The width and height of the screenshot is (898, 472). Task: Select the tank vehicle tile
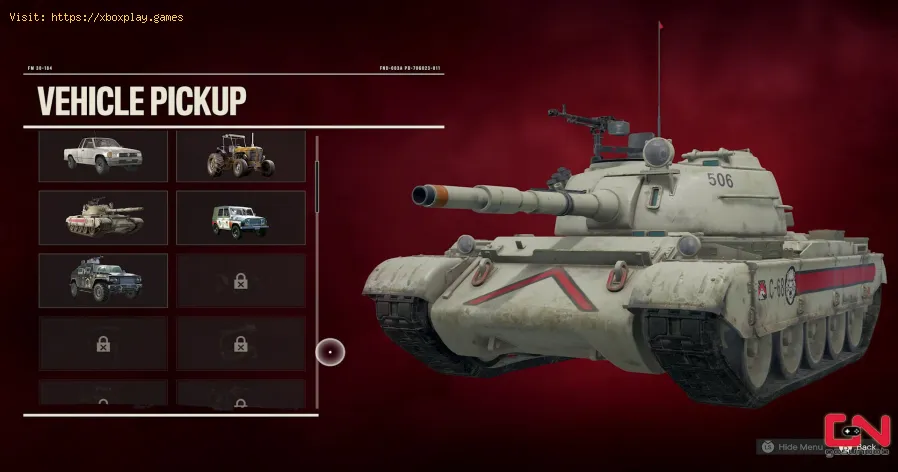[x=103, y=218]
